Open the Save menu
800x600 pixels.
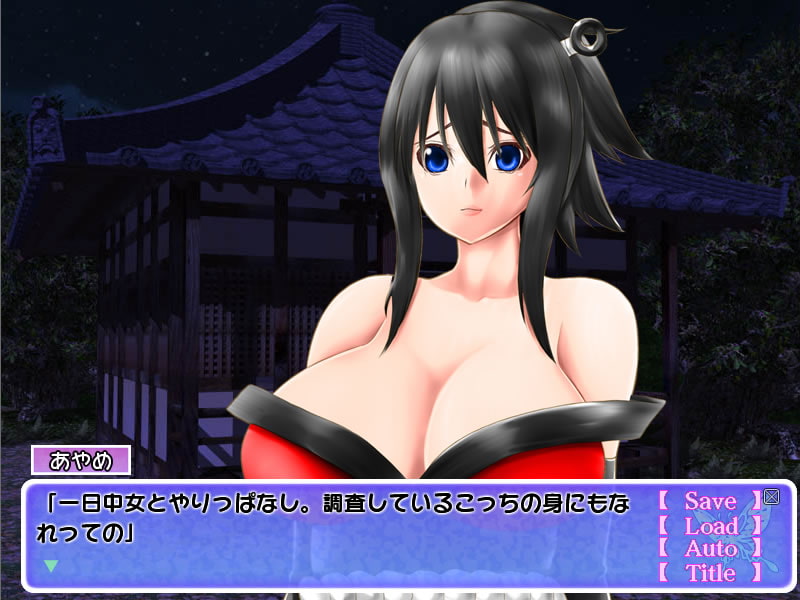710,501
